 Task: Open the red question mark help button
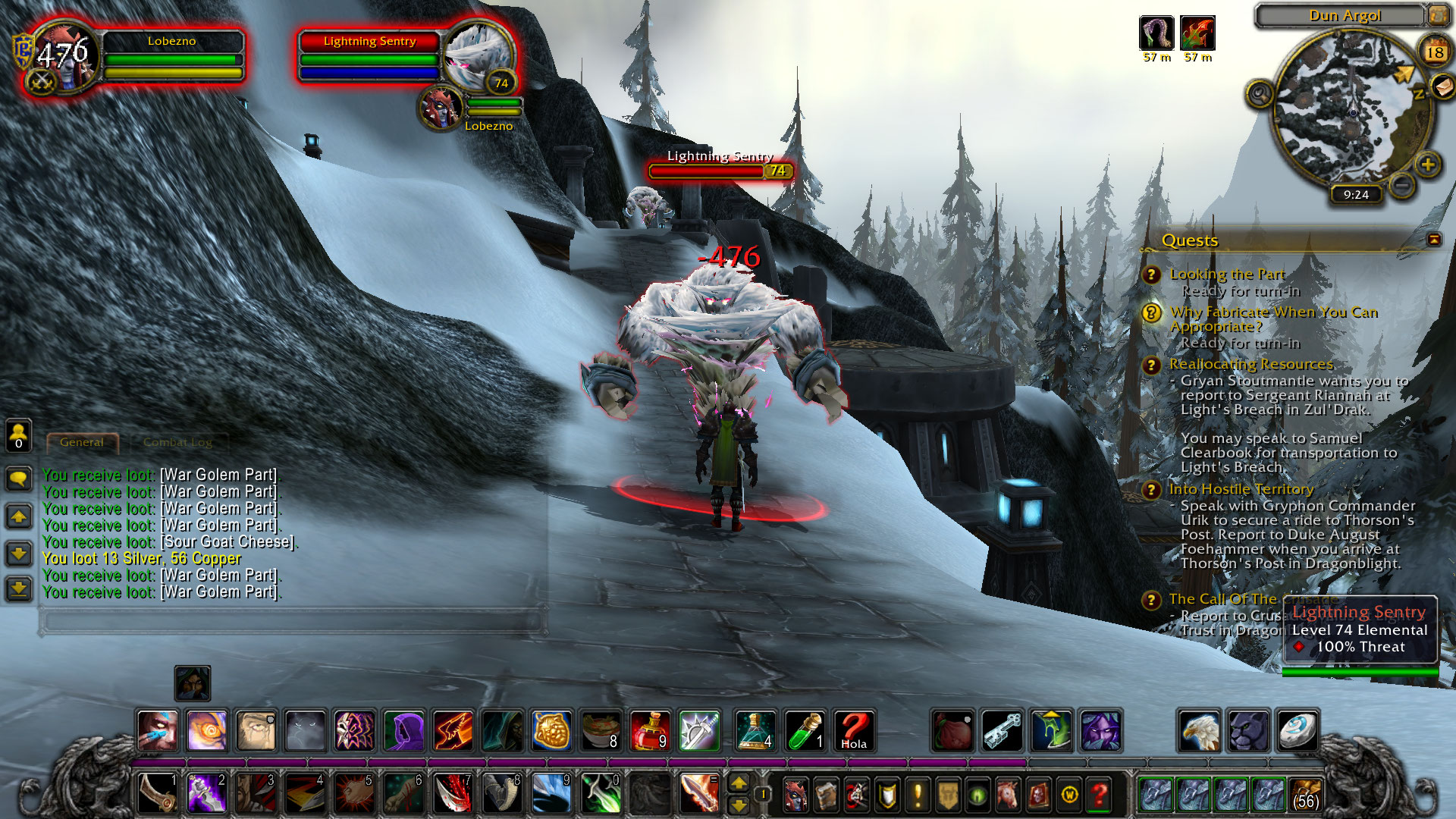click(x=1099, y=795)
